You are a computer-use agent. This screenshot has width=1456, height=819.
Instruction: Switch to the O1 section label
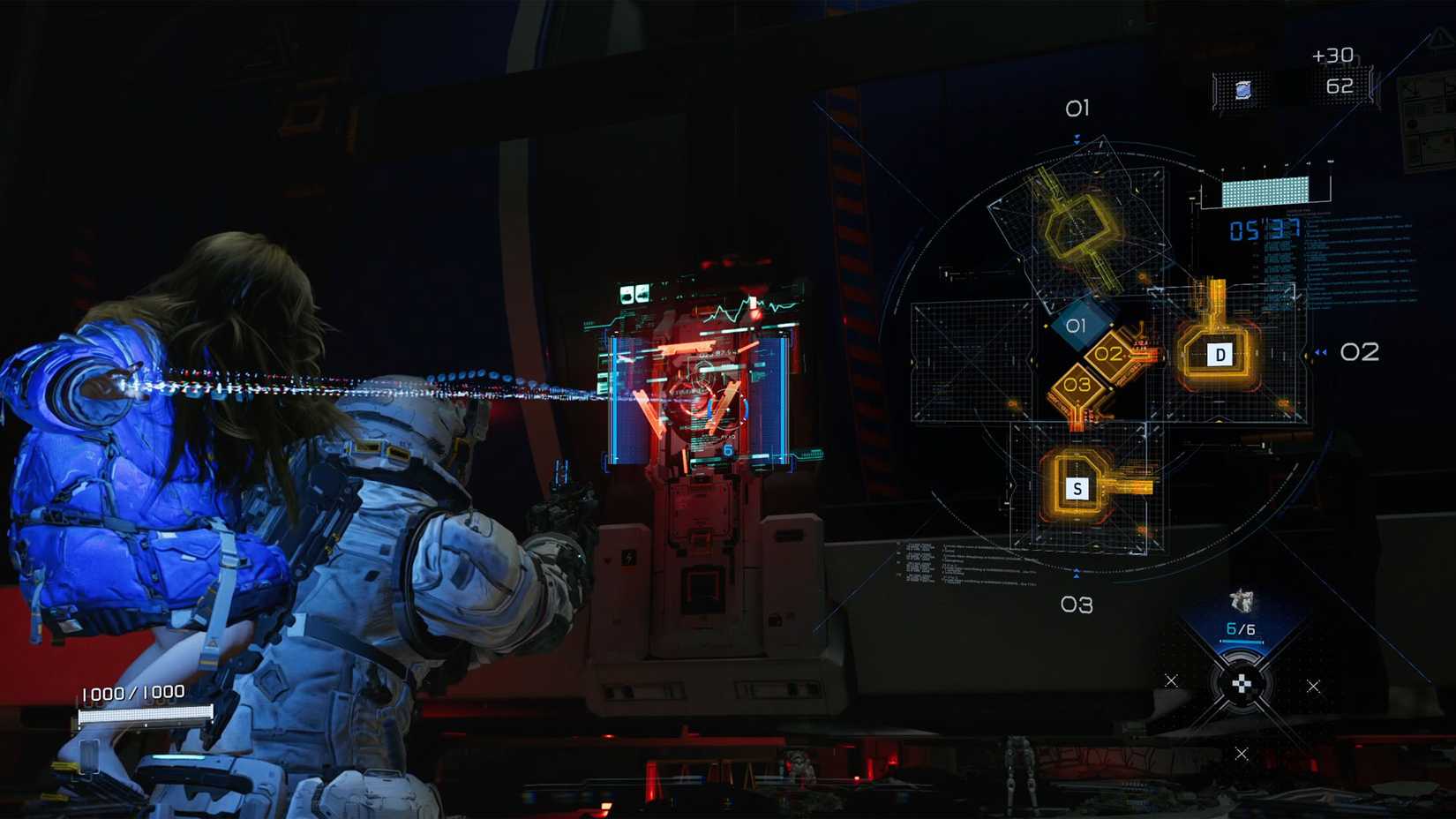click(x=1078, y=109)
